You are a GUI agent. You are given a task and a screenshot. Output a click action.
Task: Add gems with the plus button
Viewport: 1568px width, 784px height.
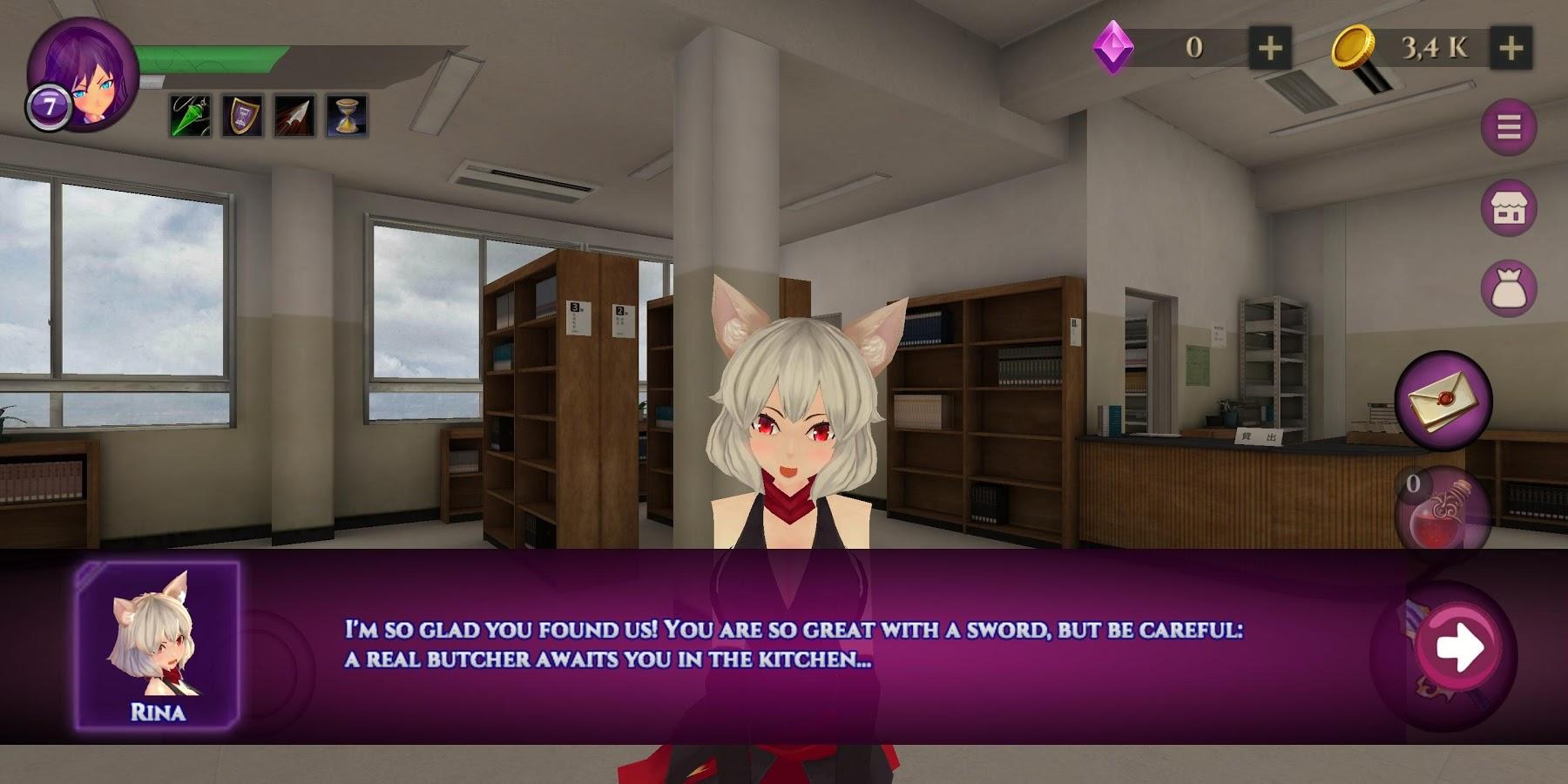(1271, 48)
